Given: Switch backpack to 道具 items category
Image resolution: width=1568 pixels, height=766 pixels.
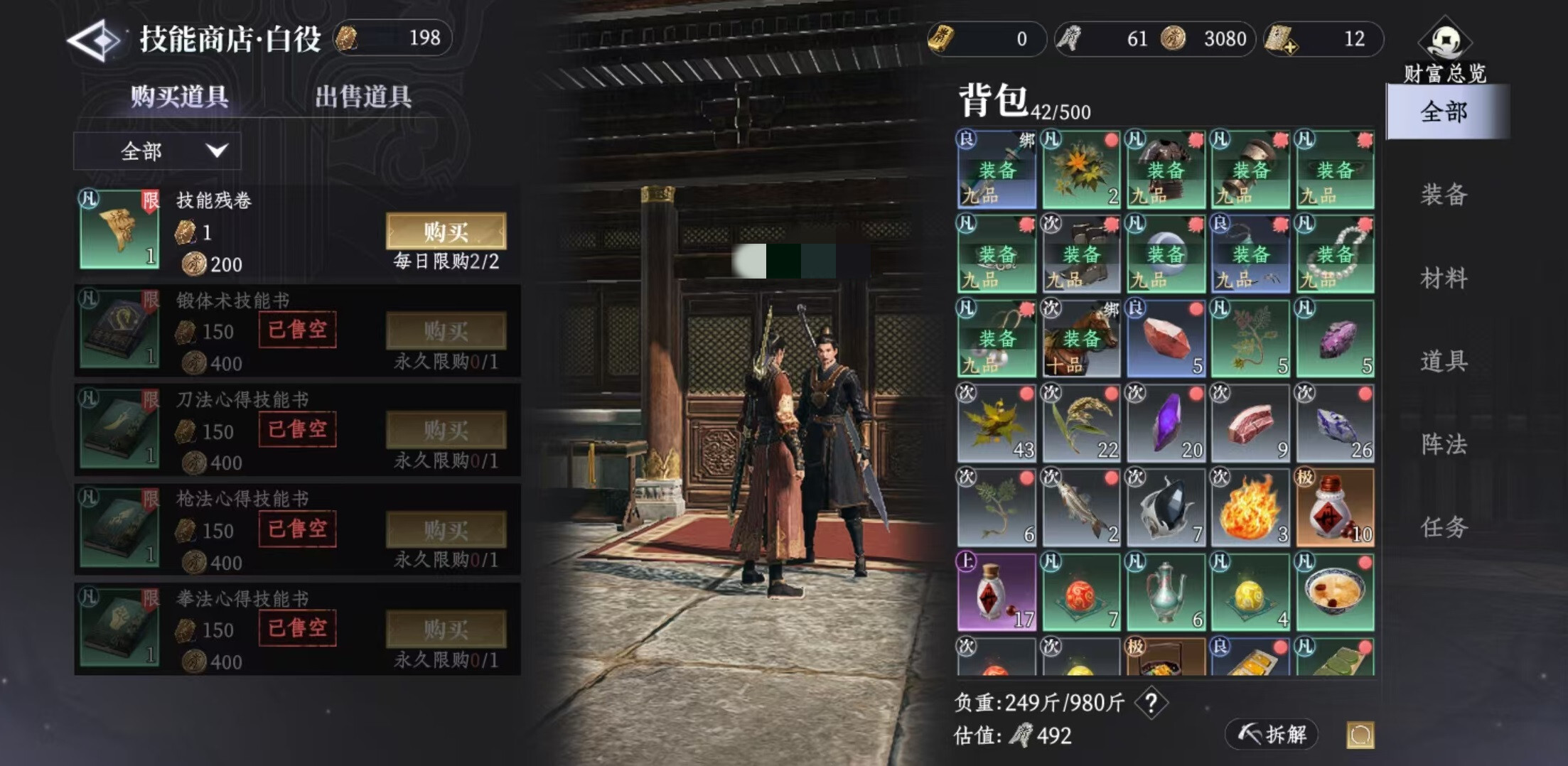Looking at the screenshot, I should click(x=1444, y=361).
